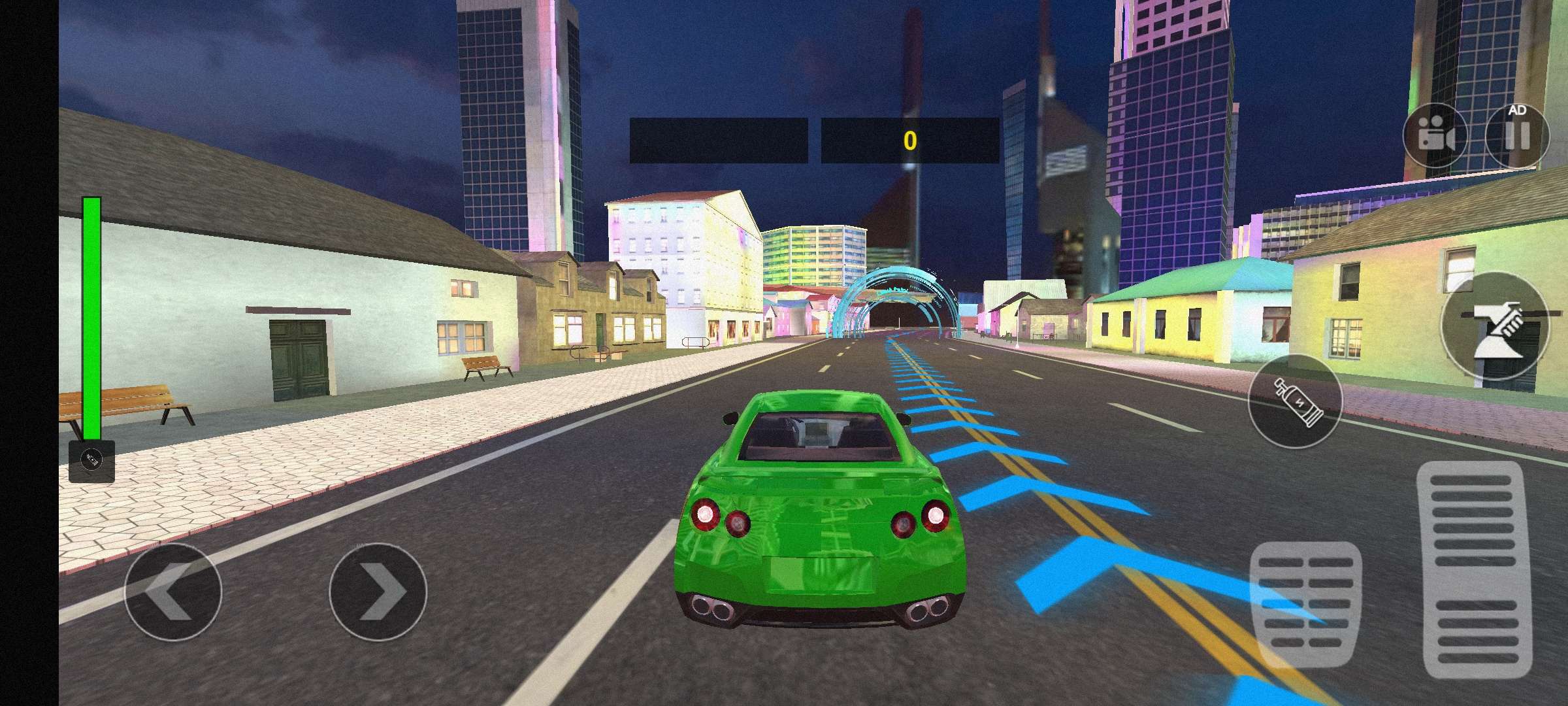Screen dimensions: 1568x706
Task: Tap the small gauge icon below the green bar
Action: (x=91, y=460)
